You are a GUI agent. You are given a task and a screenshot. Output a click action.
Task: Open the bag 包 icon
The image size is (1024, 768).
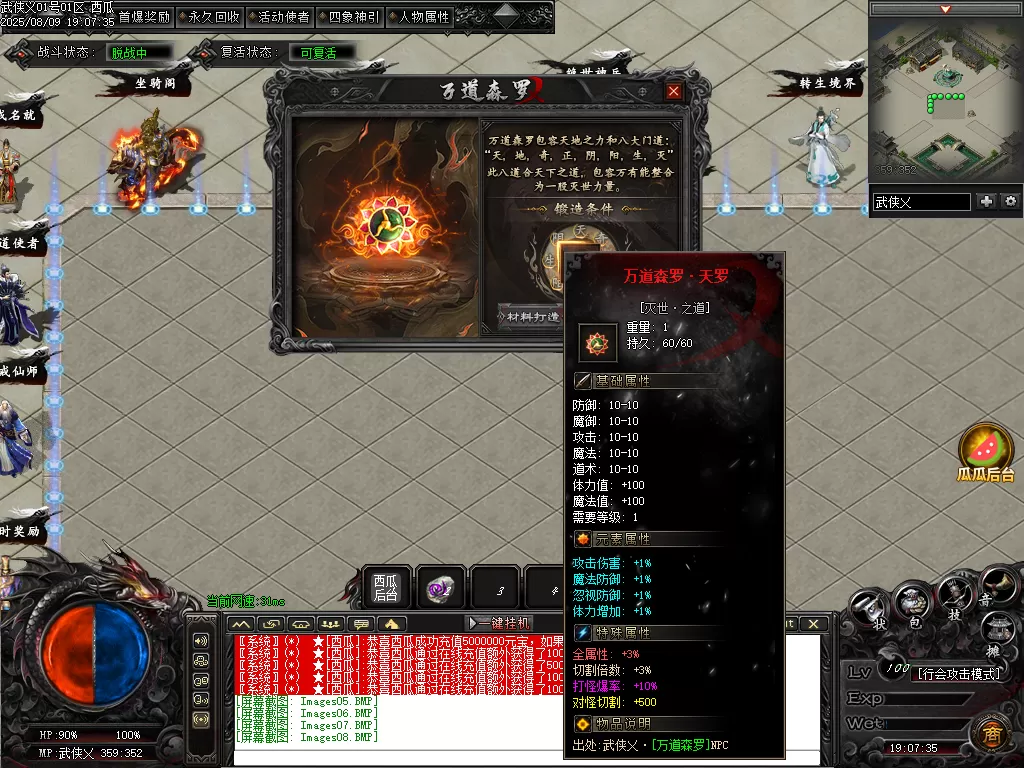coord(912,601)
